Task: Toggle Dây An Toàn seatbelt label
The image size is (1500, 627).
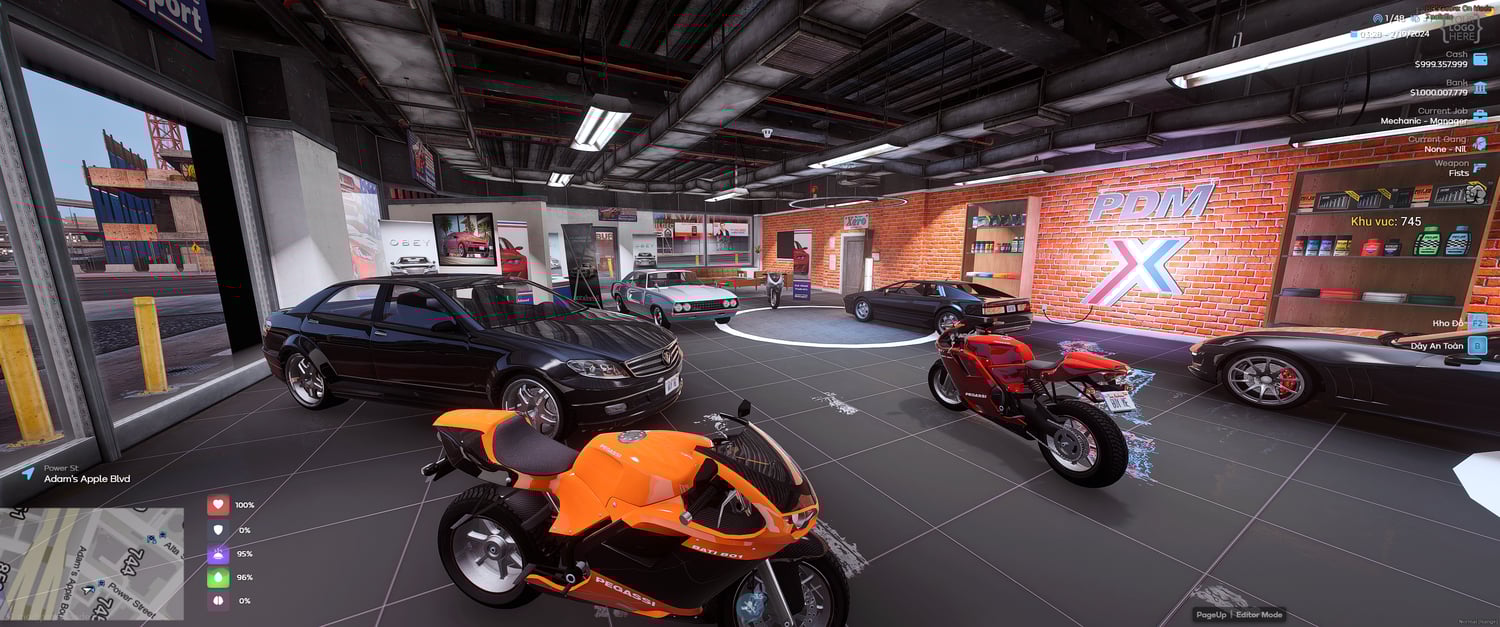Action: point(1438,346)
